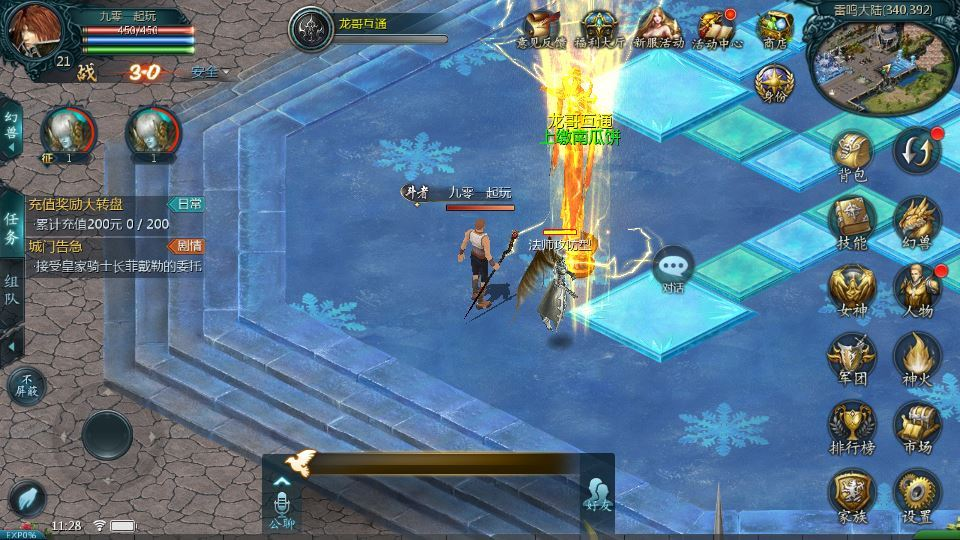Open the 活动中心 activity center
The width and height of the screenshot is (960, 540).
(x=717, y=29)
